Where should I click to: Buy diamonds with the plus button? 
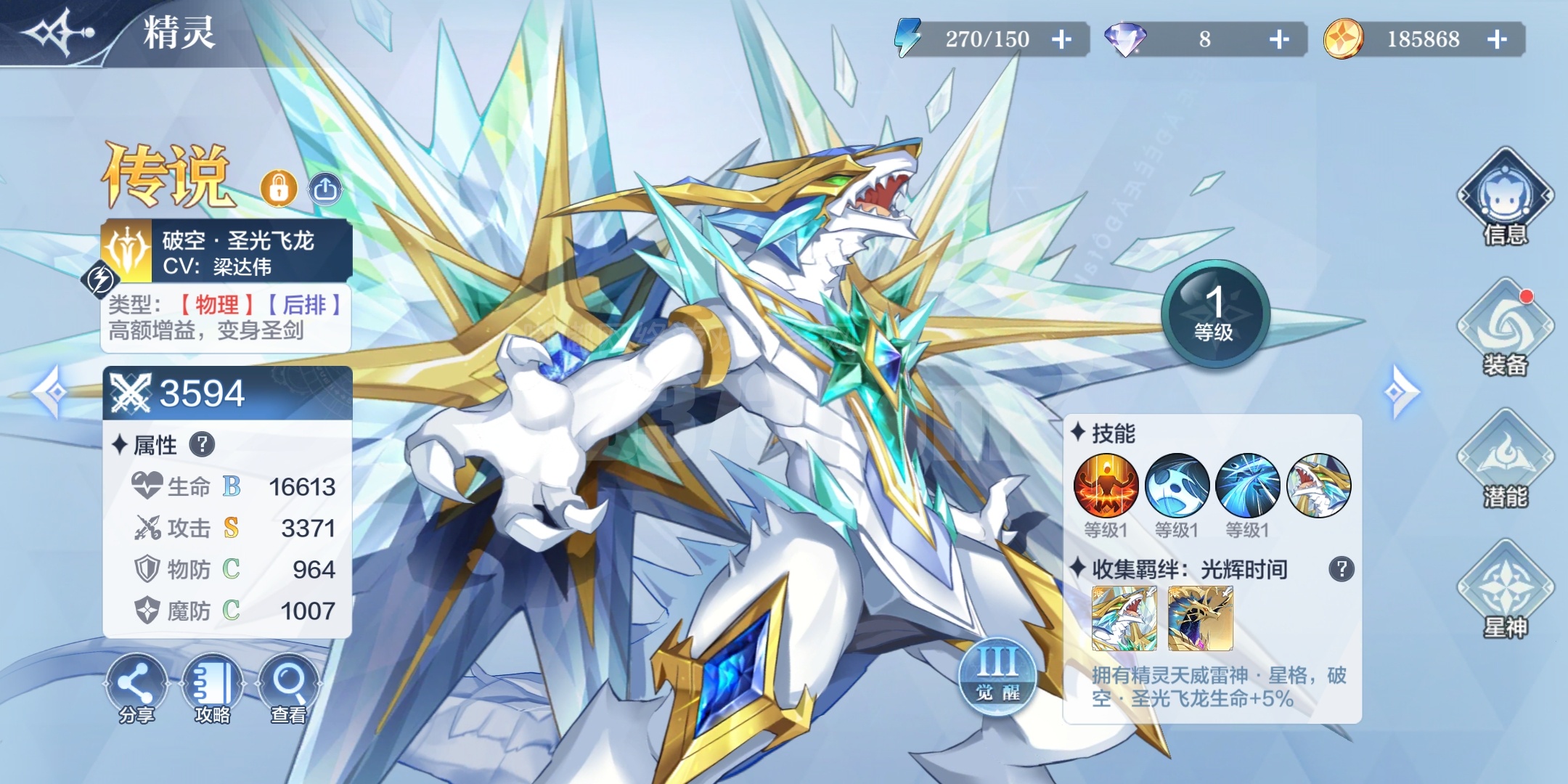(x=1279, y=39)
